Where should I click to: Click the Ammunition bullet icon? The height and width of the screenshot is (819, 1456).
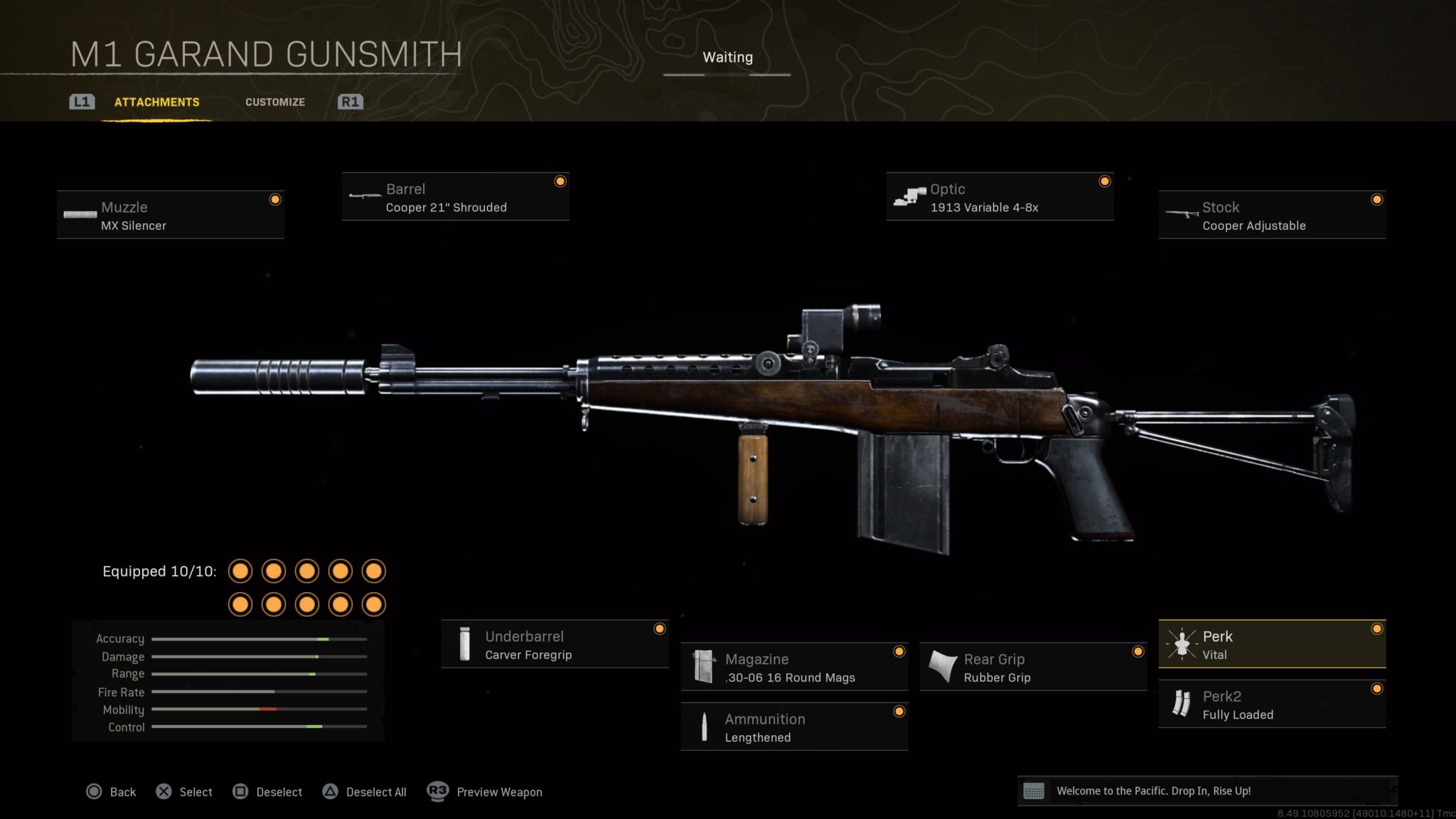click(x=704, y=727)
